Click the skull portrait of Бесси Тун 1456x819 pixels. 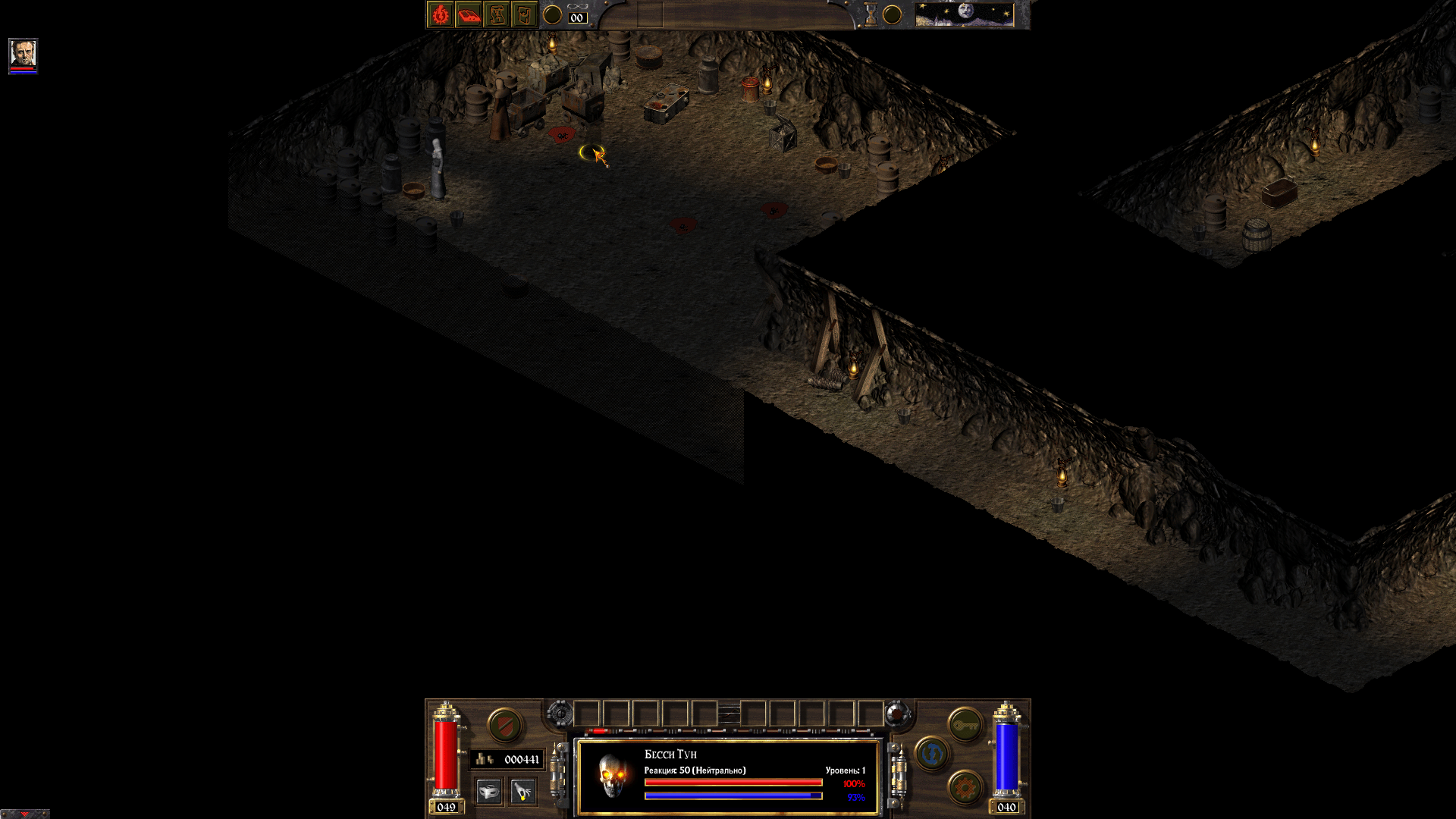(611, 773)
